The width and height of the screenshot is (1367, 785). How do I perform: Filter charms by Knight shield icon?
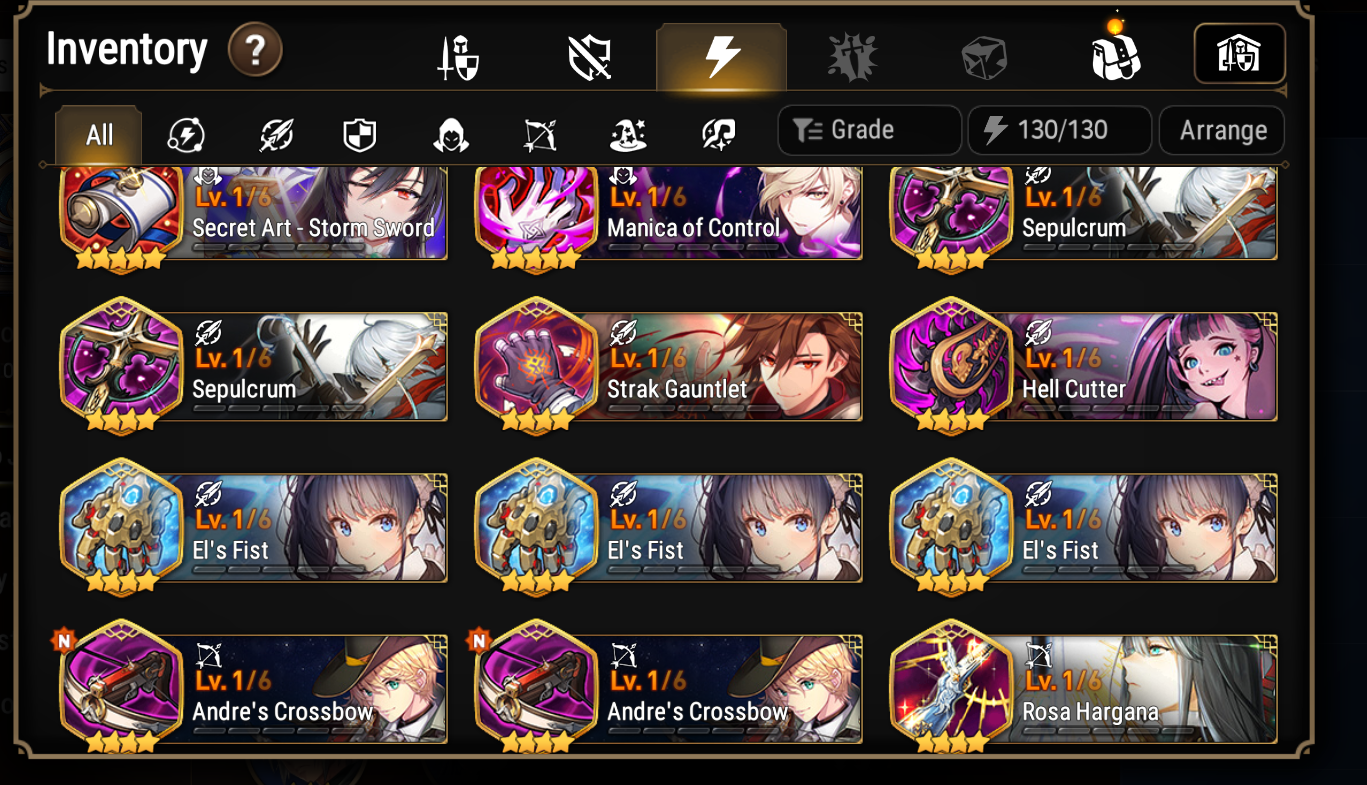point(357,131)
